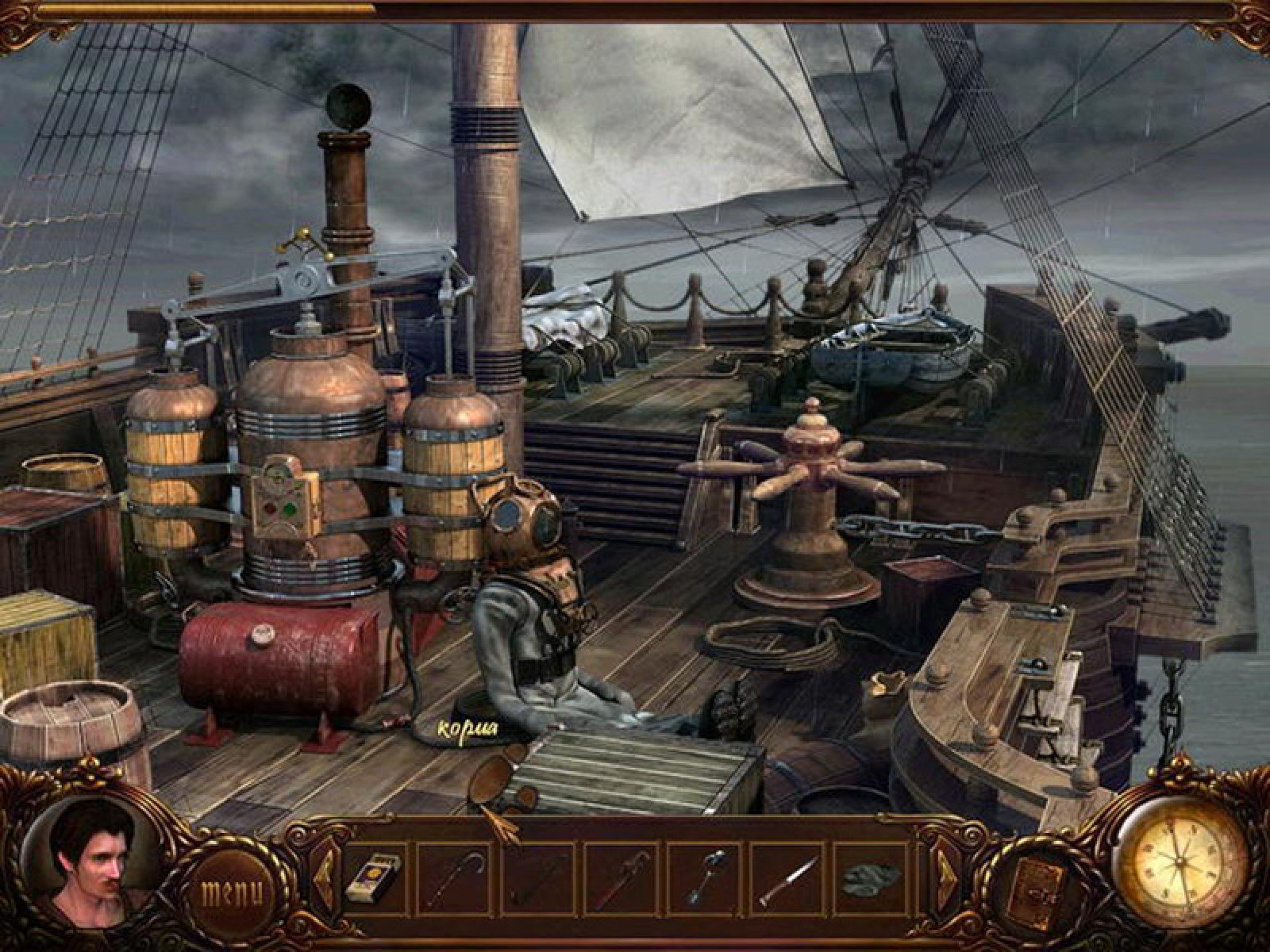This screenshot has width=1270, height=952.
Task: Activate the compass hint
Action: tap(1180, 858)
